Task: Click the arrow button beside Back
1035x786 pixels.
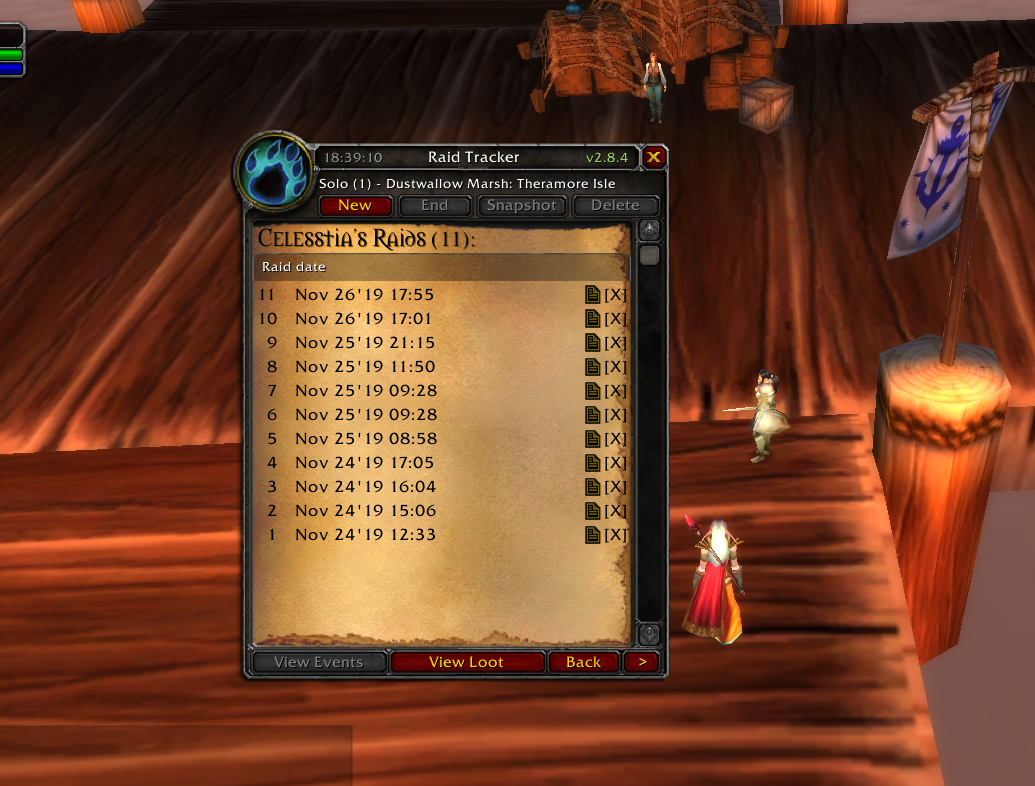Action: pyautogui.click(x=642, y=662)
